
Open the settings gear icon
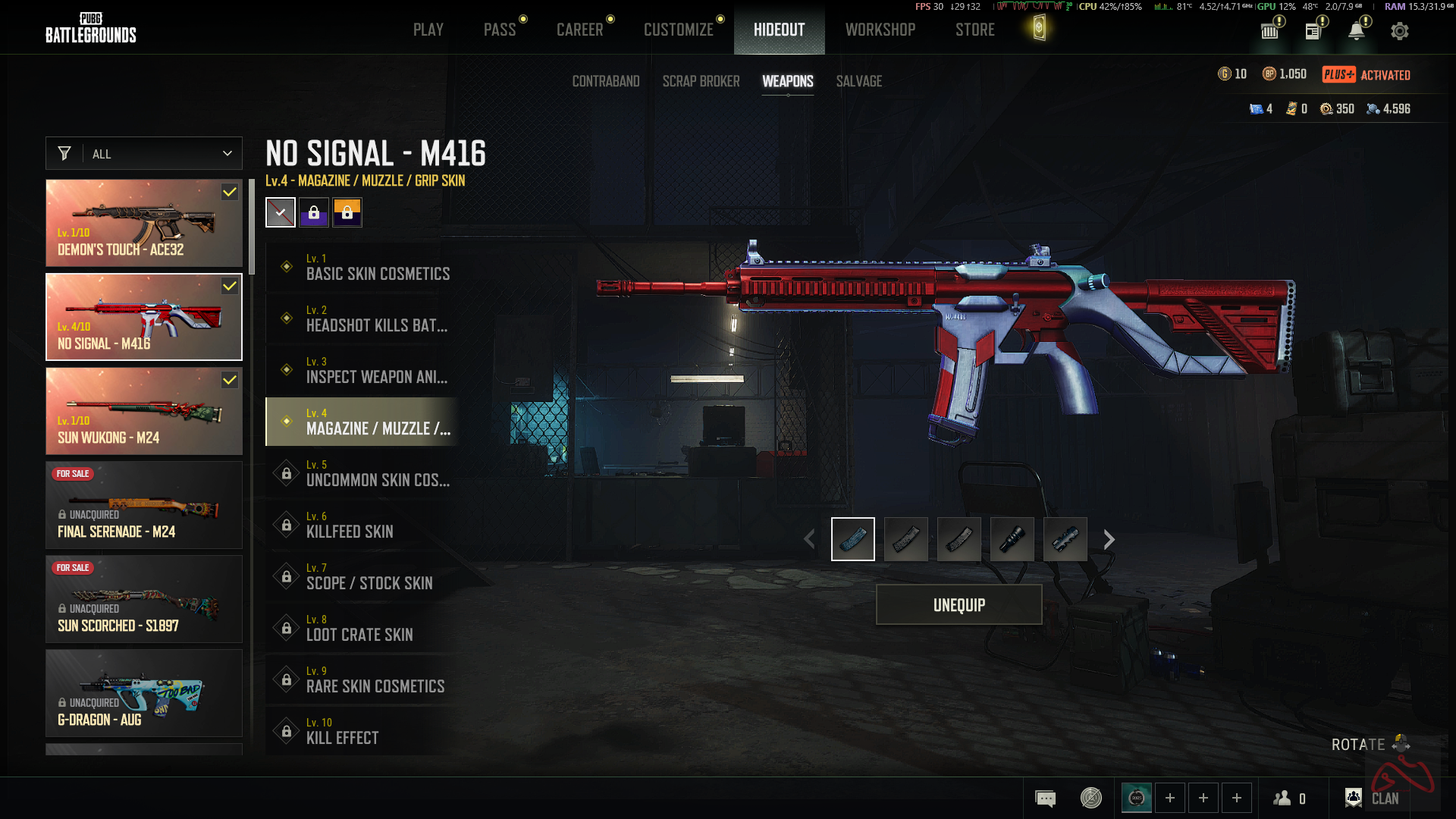pos(1399,31)
